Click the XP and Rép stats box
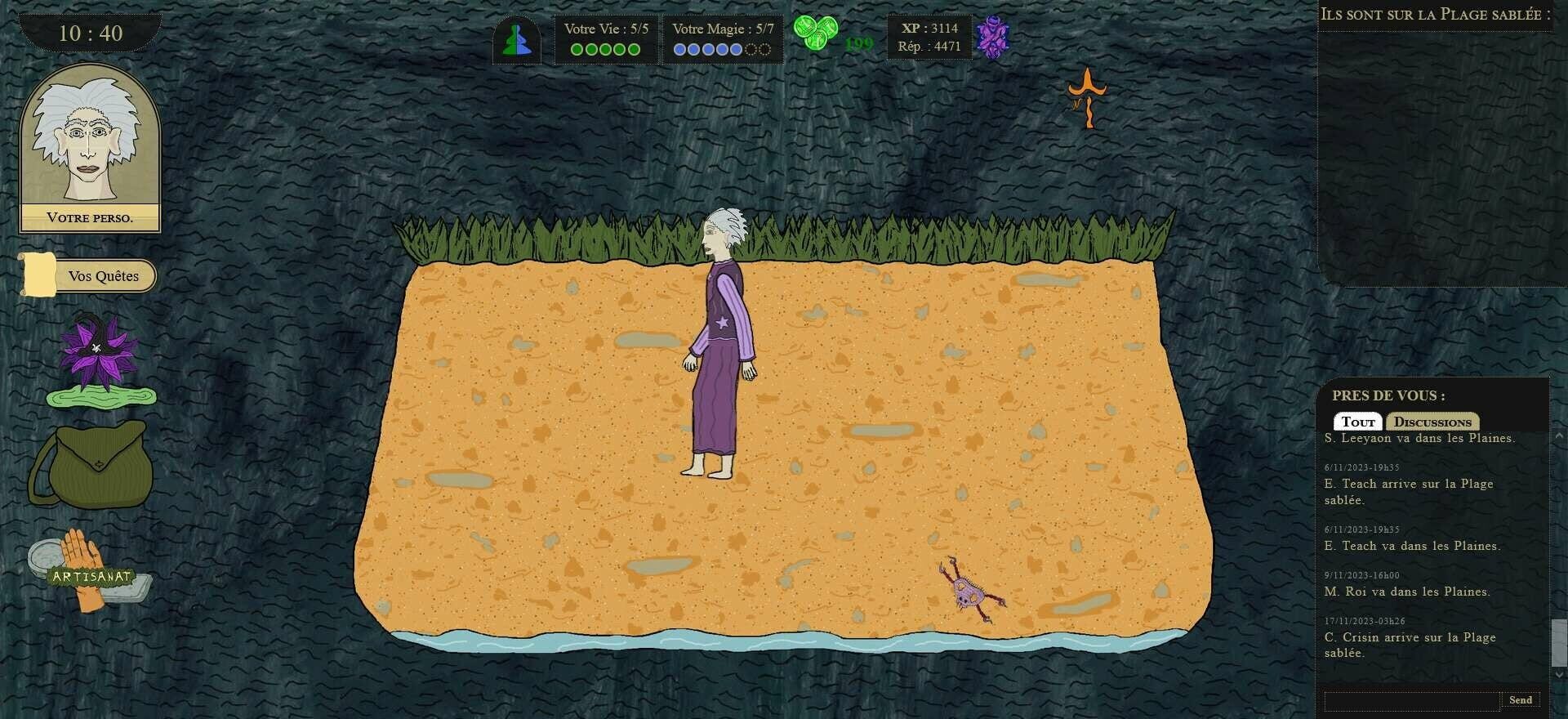Viewport: 1568px width, 719px height. 929,38
